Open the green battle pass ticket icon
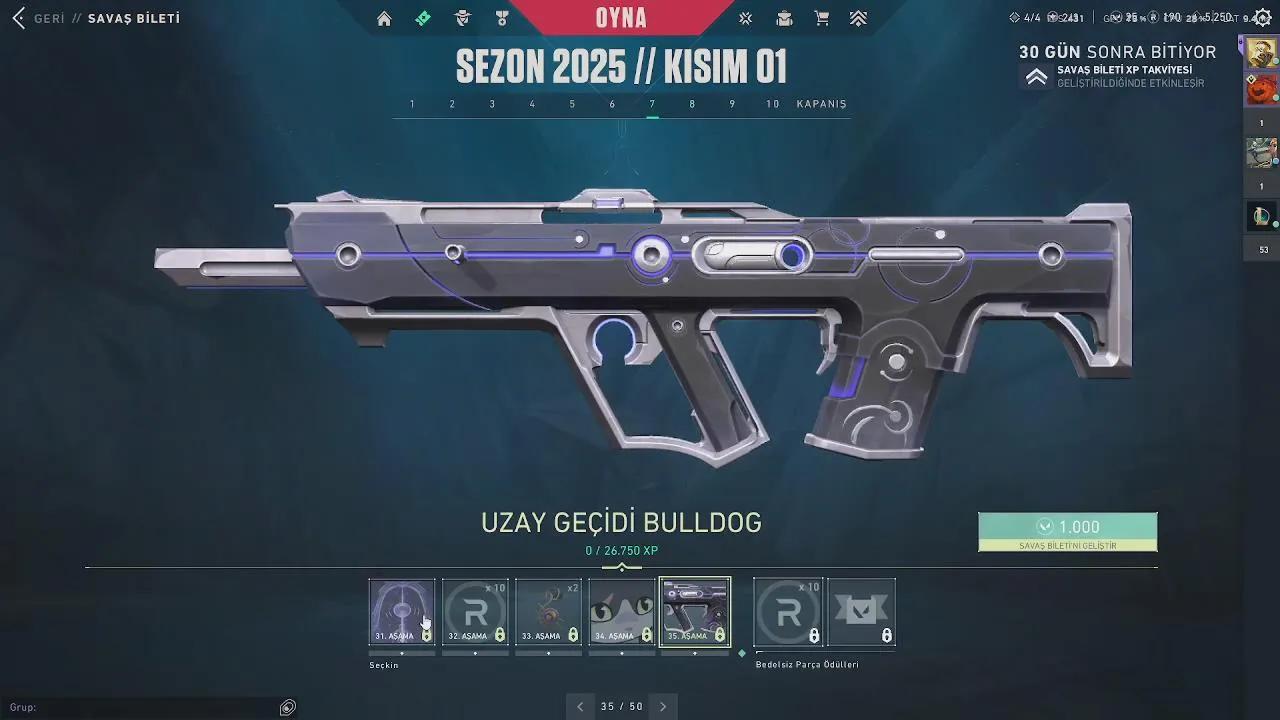The height and width of the screenshot is (720, 1280). [x=423, y=18]
